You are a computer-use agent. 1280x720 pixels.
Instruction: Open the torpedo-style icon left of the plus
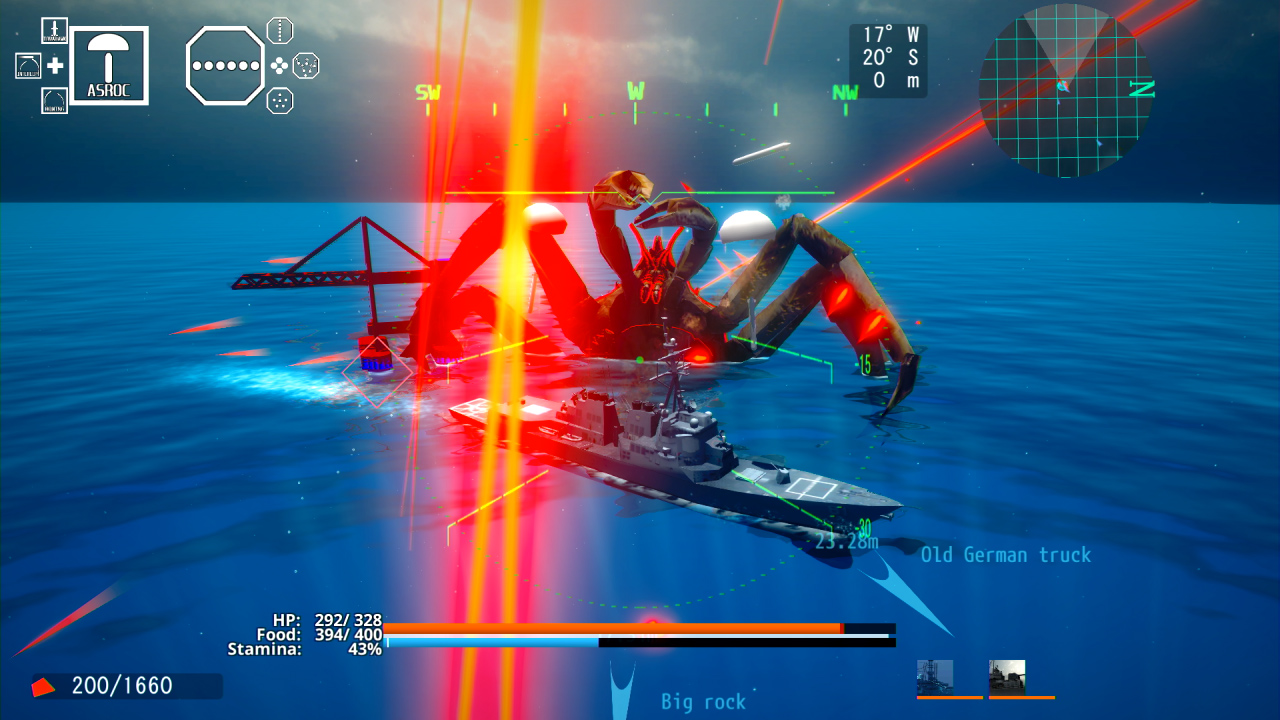coord(28,65)
